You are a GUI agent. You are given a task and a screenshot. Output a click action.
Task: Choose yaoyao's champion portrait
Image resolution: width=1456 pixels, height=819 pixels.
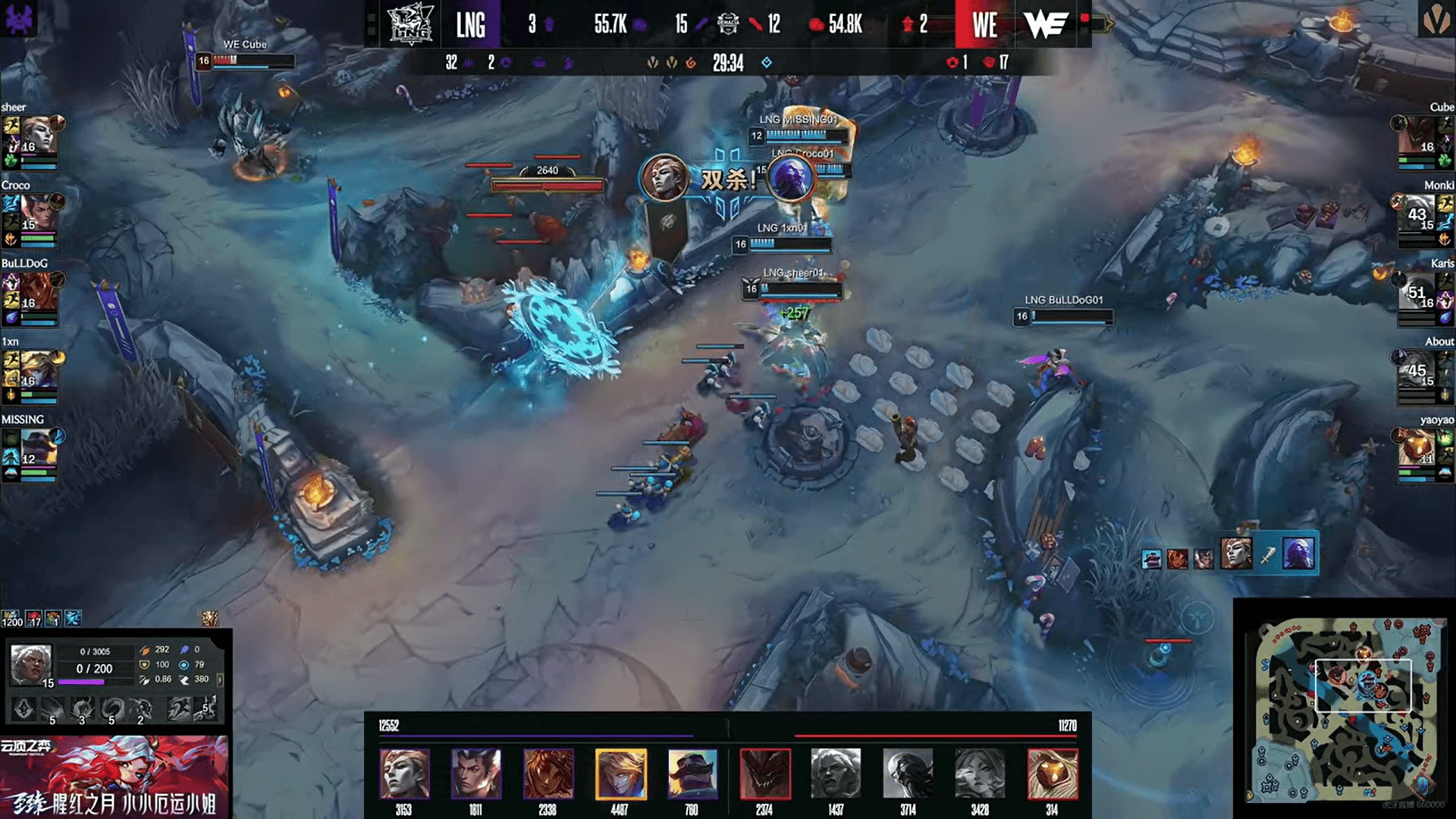point(1417,447)
